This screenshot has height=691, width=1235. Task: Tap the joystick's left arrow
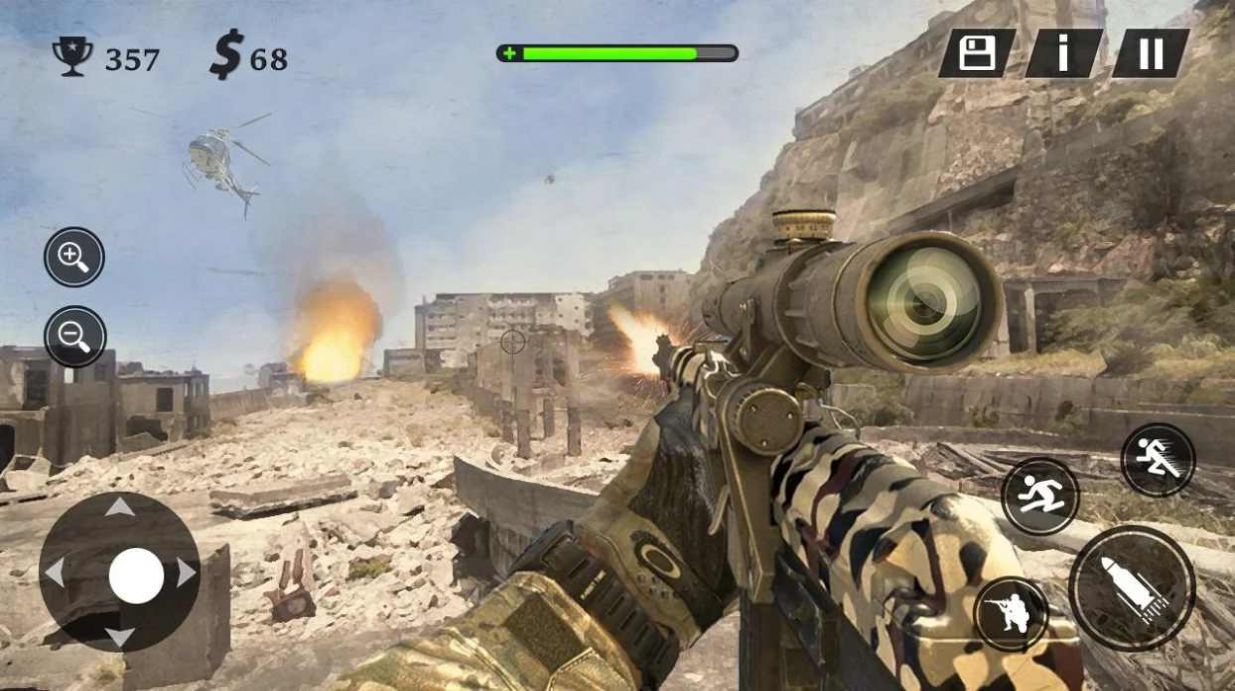click(54, 573)
